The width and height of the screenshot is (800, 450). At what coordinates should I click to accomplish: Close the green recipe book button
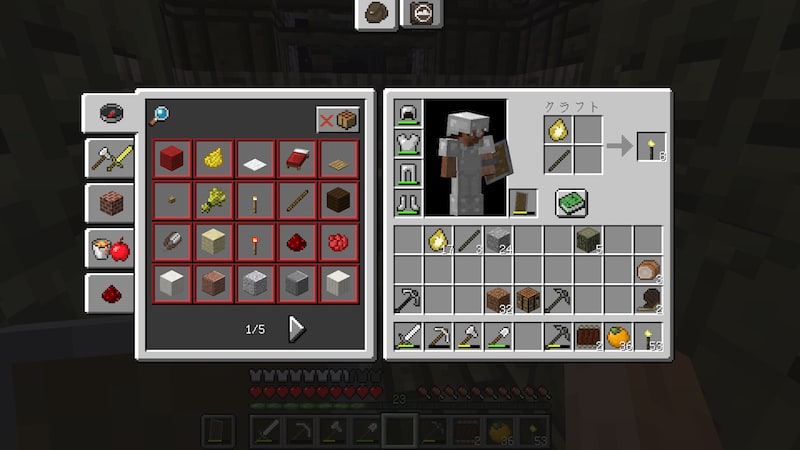[x=571, y=203]
